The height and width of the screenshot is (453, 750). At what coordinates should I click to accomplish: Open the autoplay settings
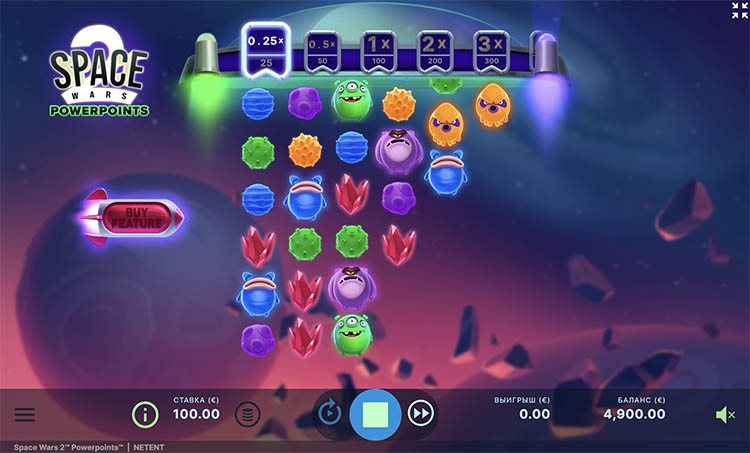click(x=329, y=412)
